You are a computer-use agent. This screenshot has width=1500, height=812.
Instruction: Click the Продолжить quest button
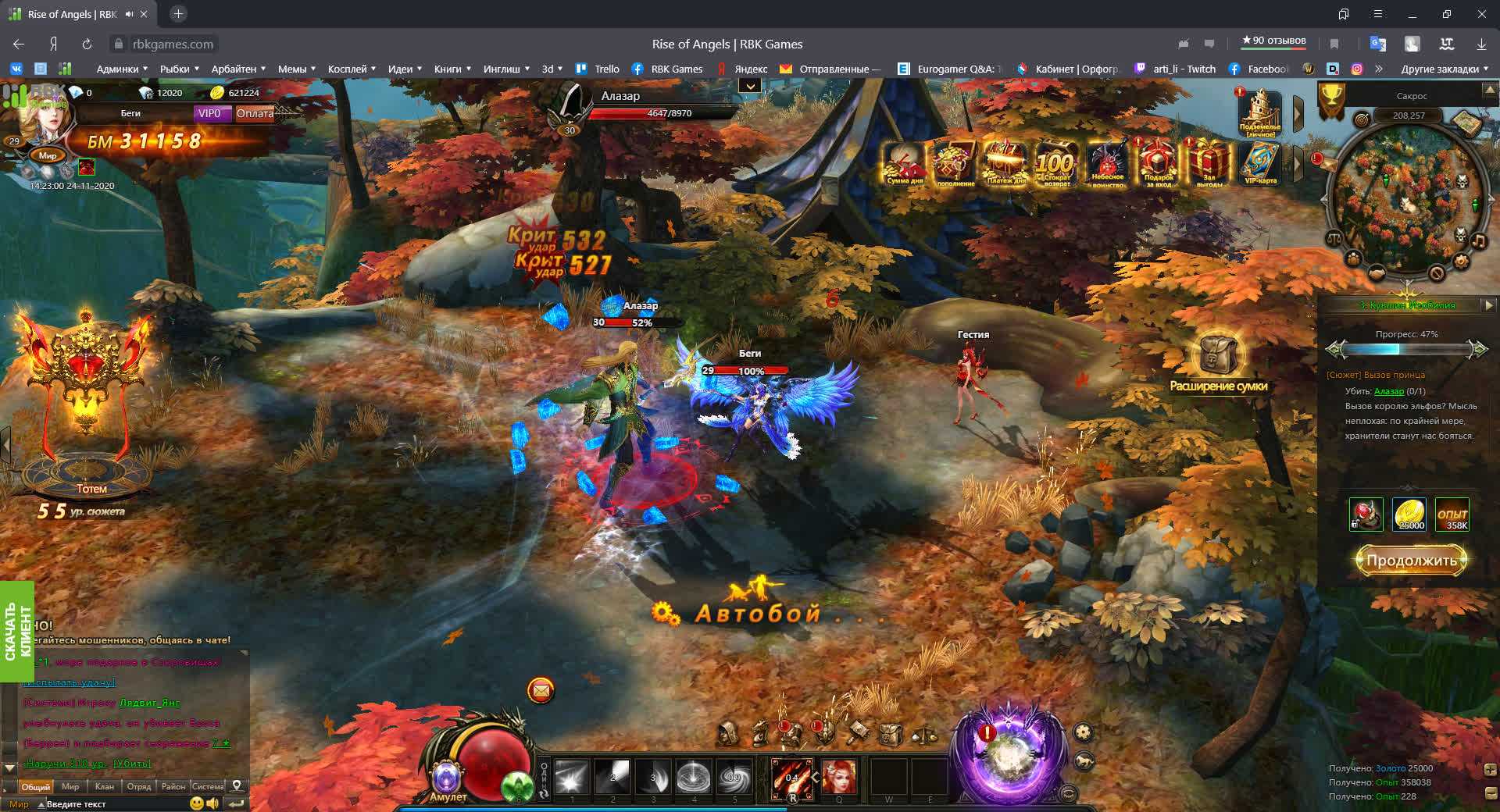1411,561
